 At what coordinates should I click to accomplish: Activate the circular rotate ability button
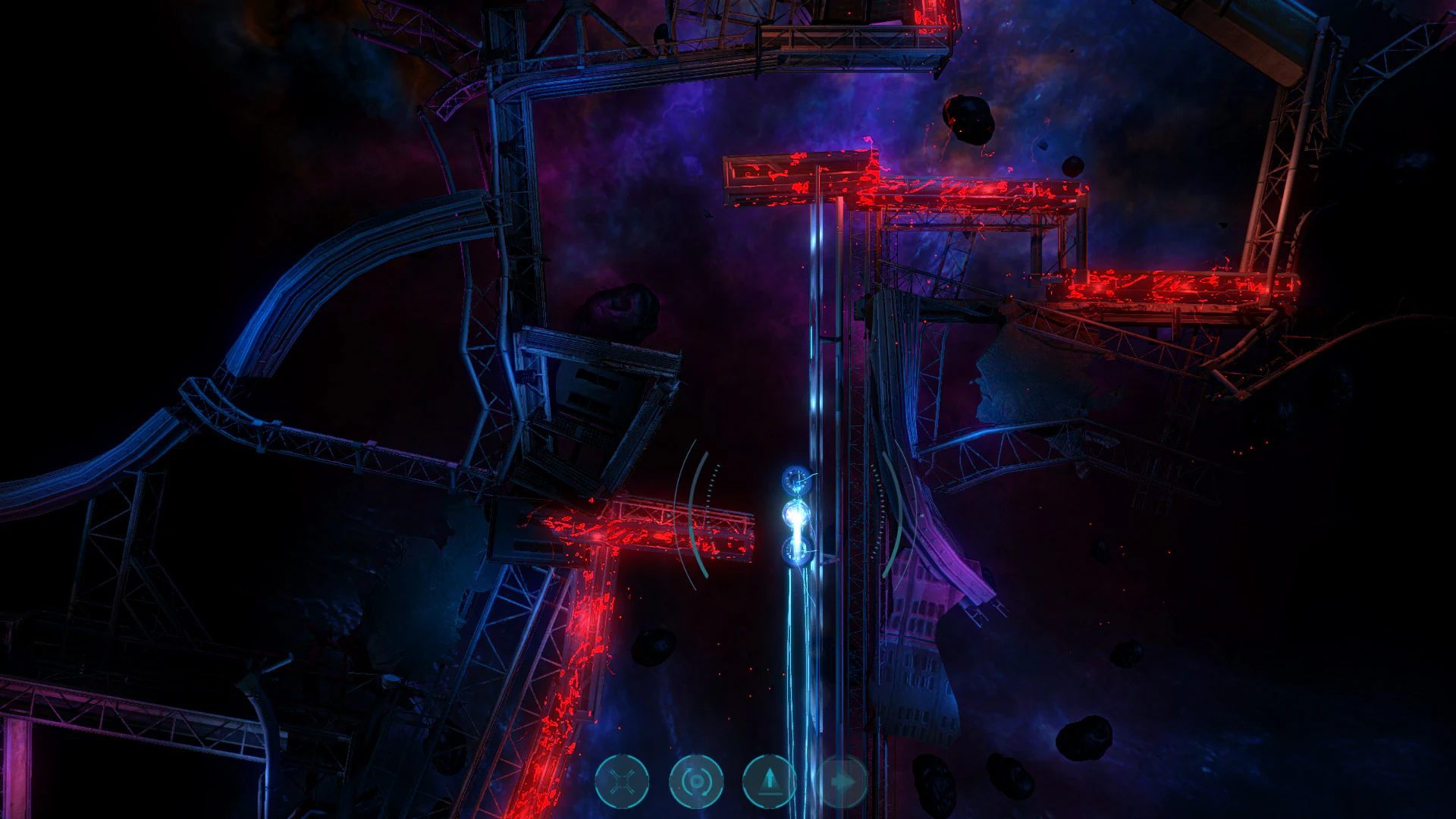(x=695, y=781)
